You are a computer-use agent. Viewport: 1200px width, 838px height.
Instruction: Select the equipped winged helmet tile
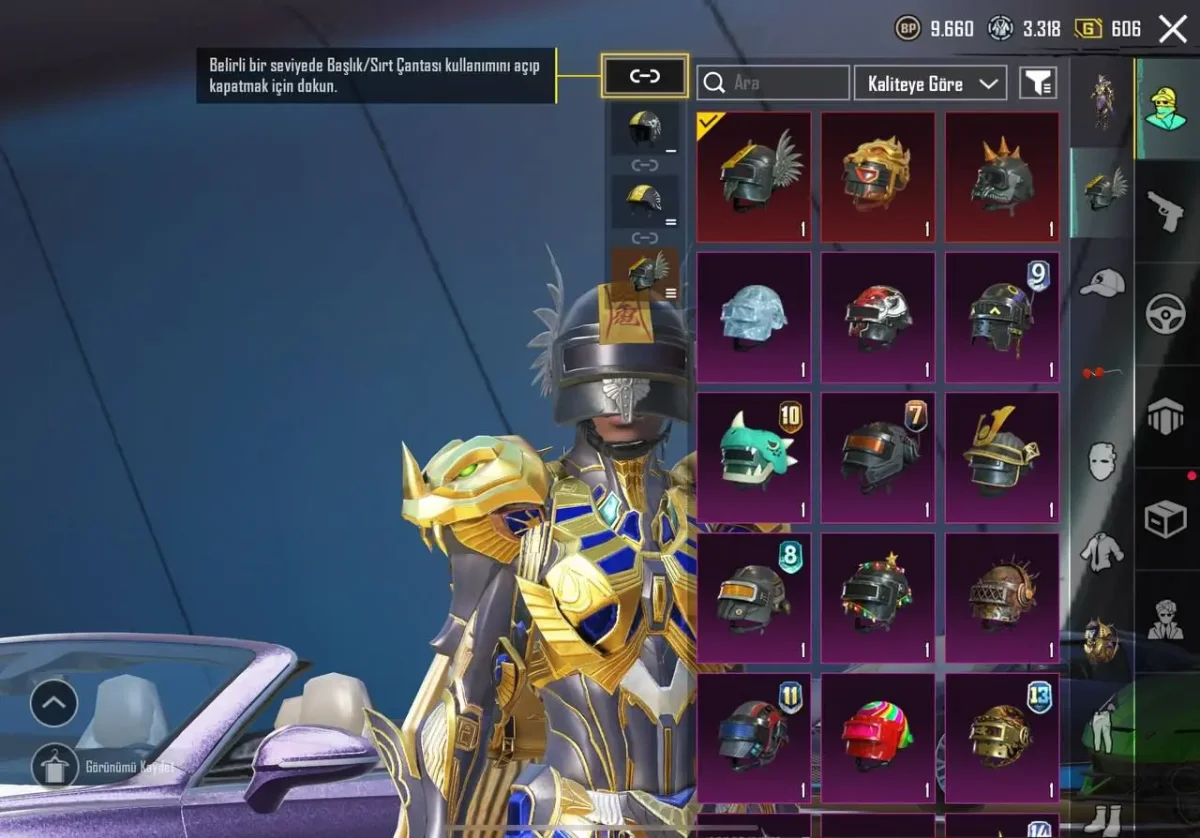[x=753, y=177]
